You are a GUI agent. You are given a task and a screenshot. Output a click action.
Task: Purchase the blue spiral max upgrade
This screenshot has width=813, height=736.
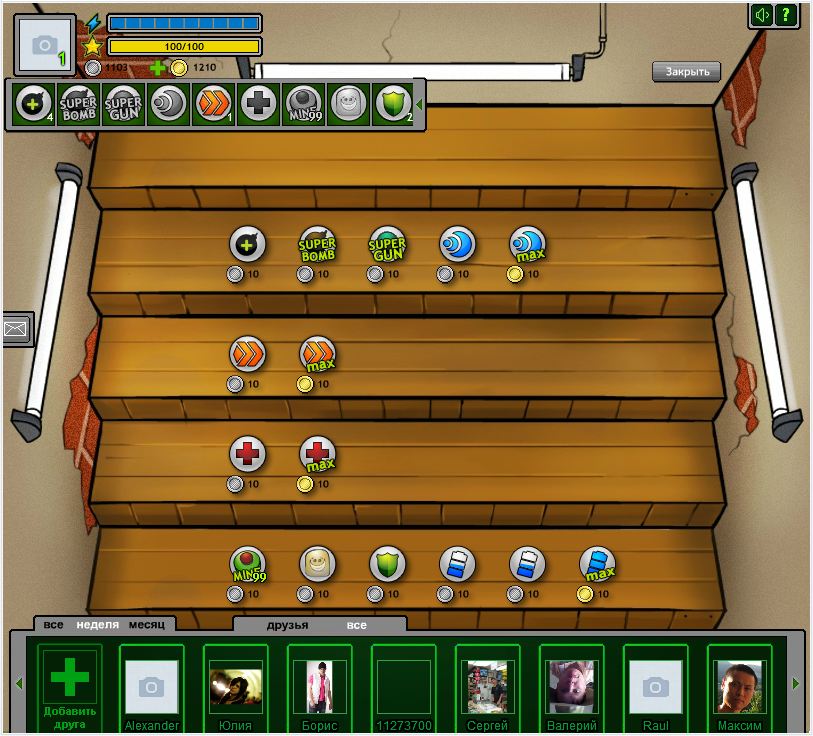[527, 245]
